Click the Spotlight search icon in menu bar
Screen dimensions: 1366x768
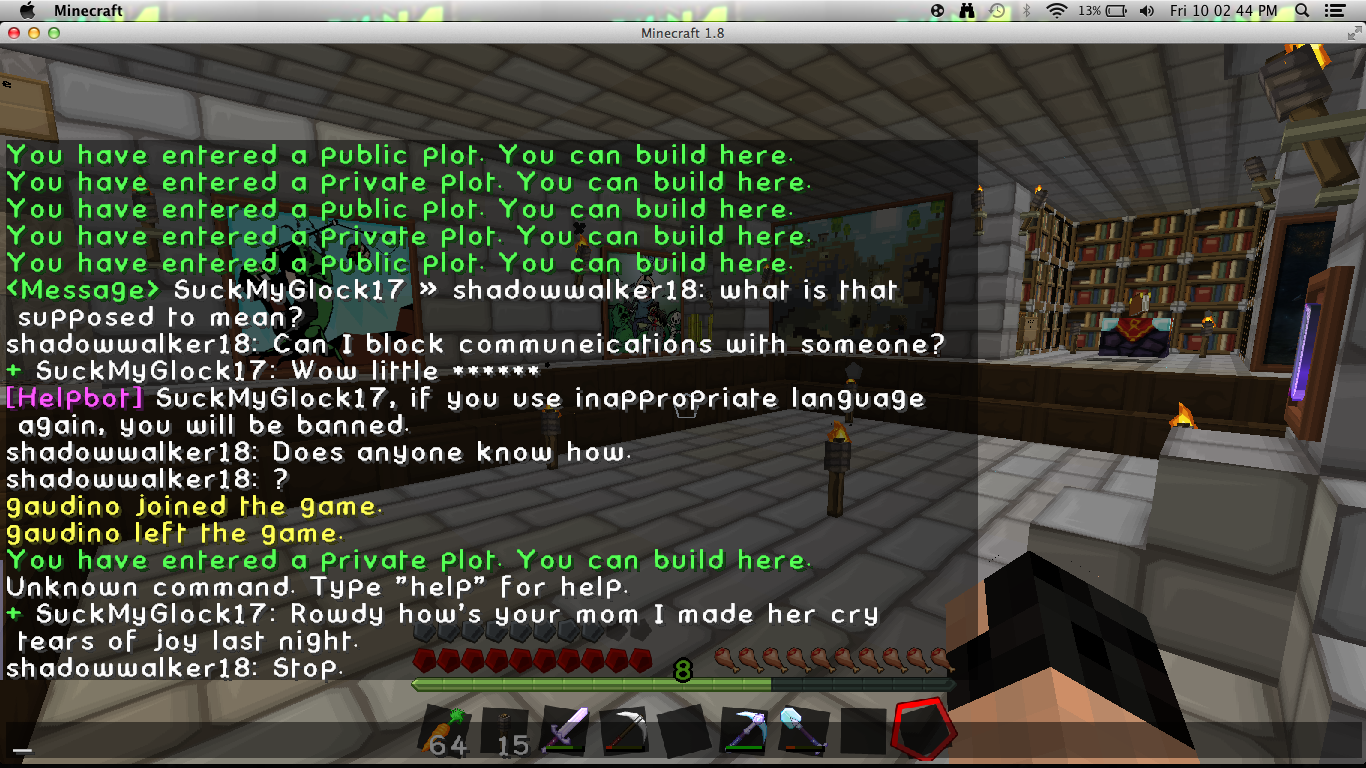tap(1301, 11)
